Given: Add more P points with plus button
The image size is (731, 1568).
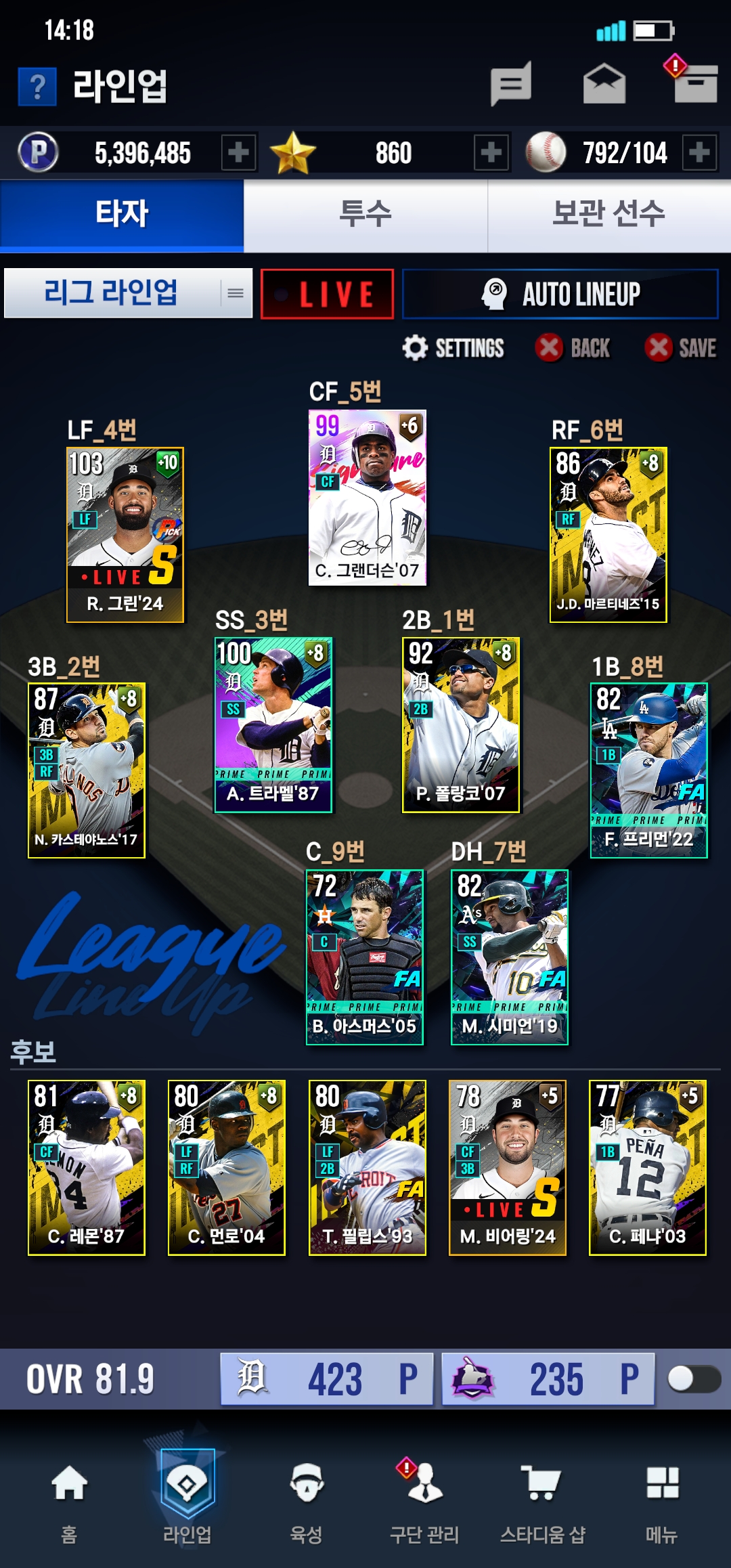Looking at the screenshot, I should coord(238,152).
